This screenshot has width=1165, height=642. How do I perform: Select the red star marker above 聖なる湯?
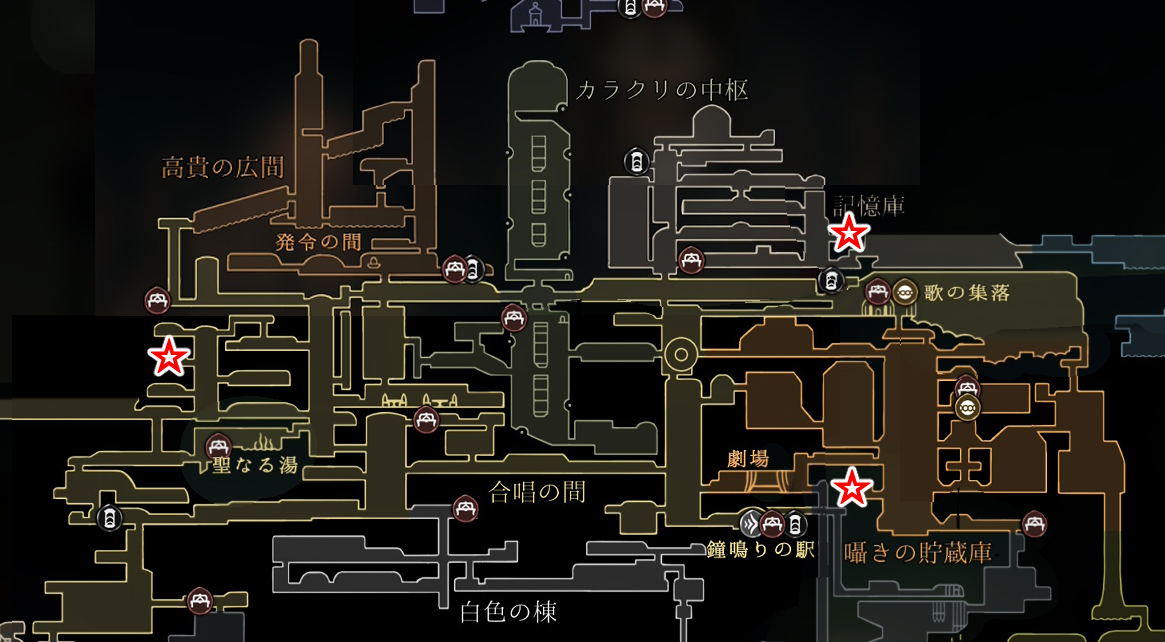(x=168, y=356)
